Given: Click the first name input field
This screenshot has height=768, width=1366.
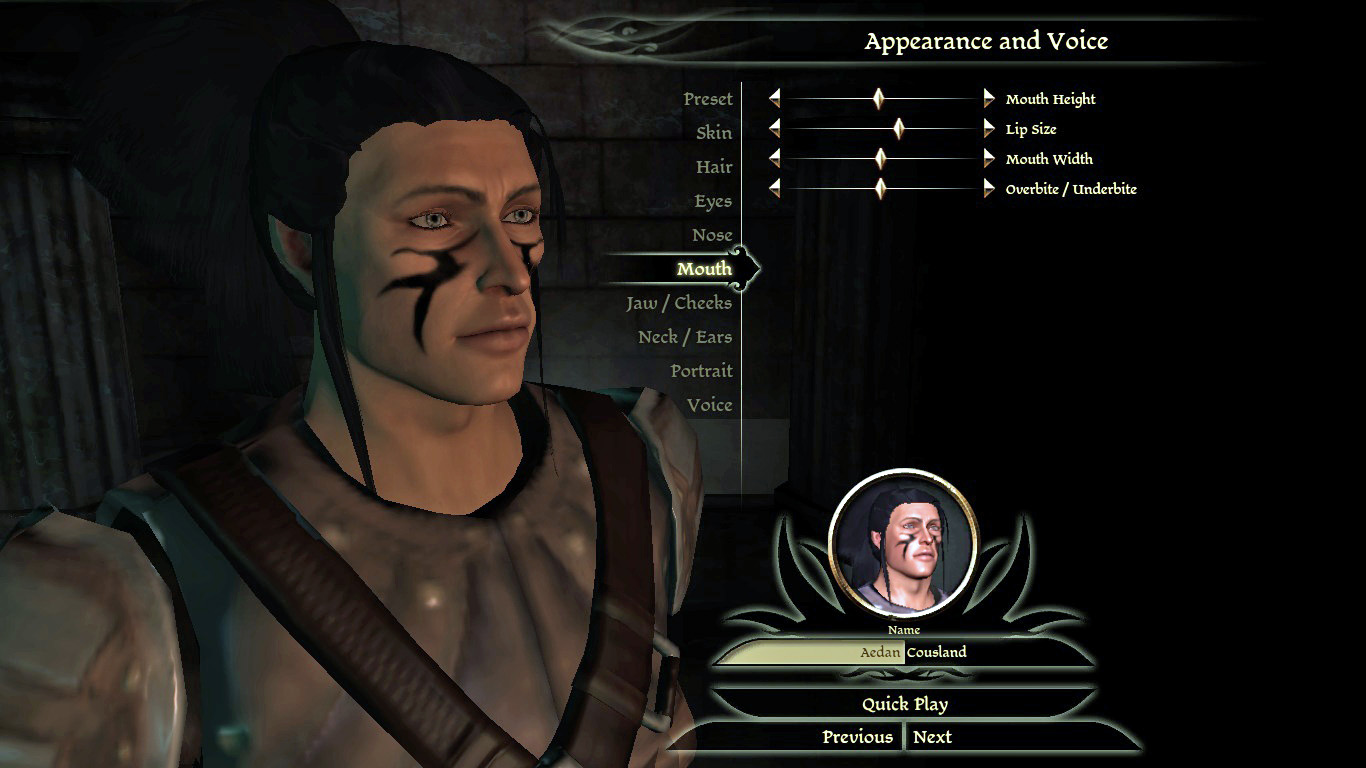Looking at the screenshot, I should pyautogui.click(x=810, y=653).
